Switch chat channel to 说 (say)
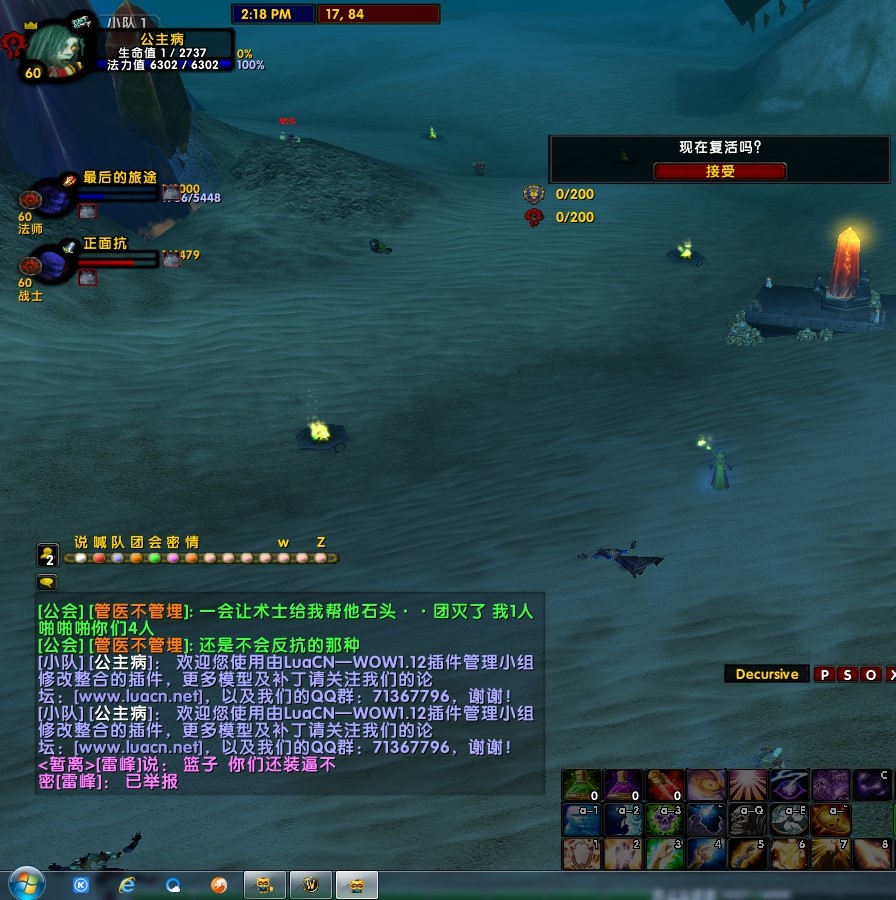Screen dimensions: 896x900 click(x=81, y=543)
